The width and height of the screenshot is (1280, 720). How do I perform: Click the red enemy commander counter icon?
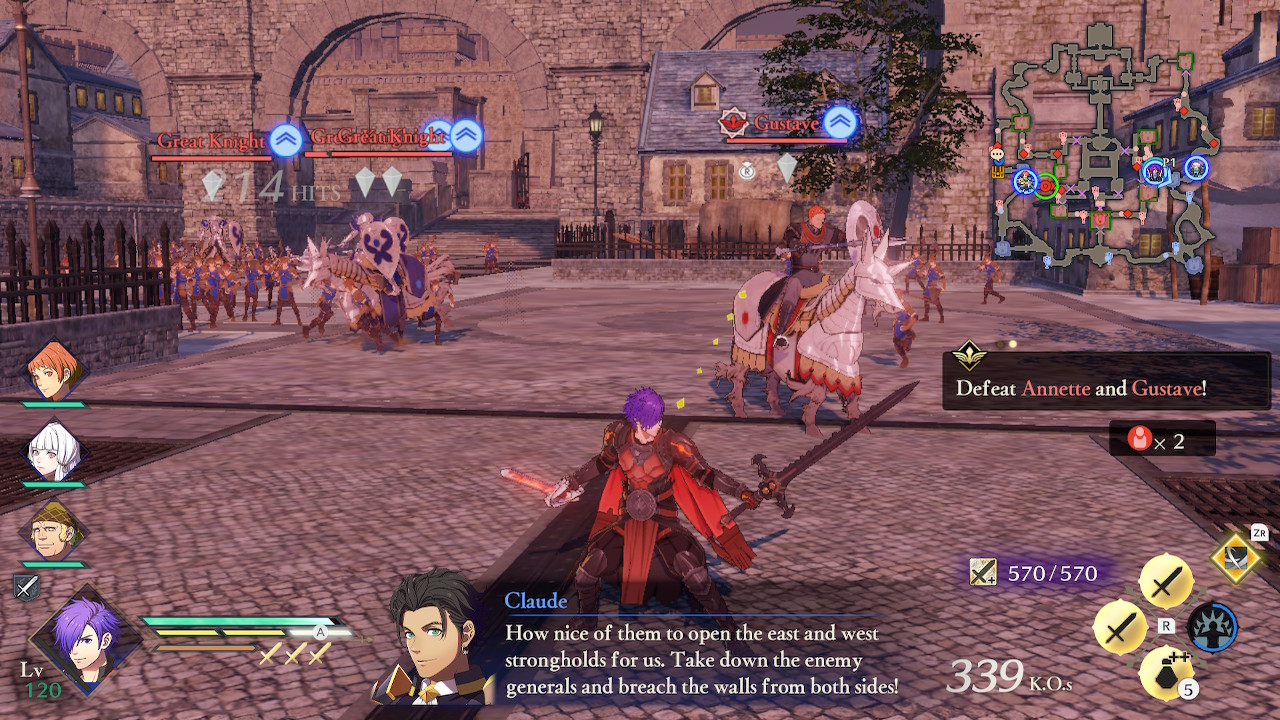coord(1141,438)
